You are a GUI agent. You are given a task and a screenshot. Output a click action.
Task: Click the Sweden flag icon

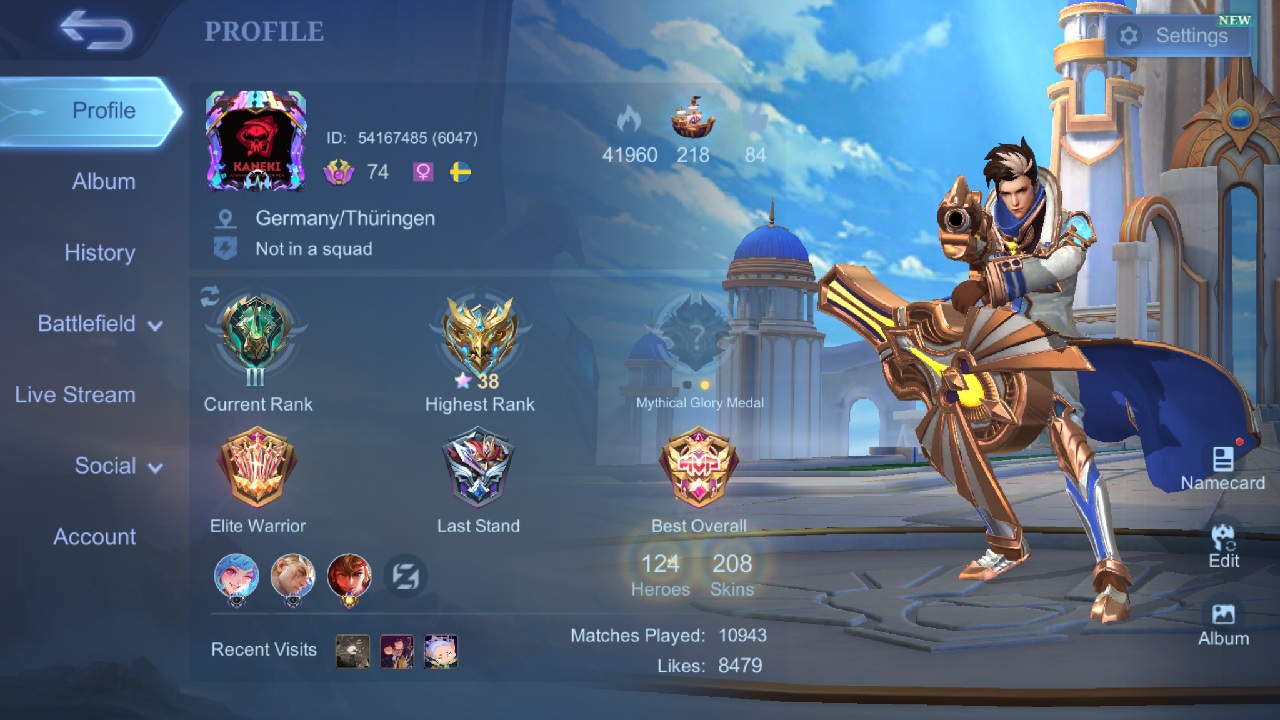coord(461,172)
